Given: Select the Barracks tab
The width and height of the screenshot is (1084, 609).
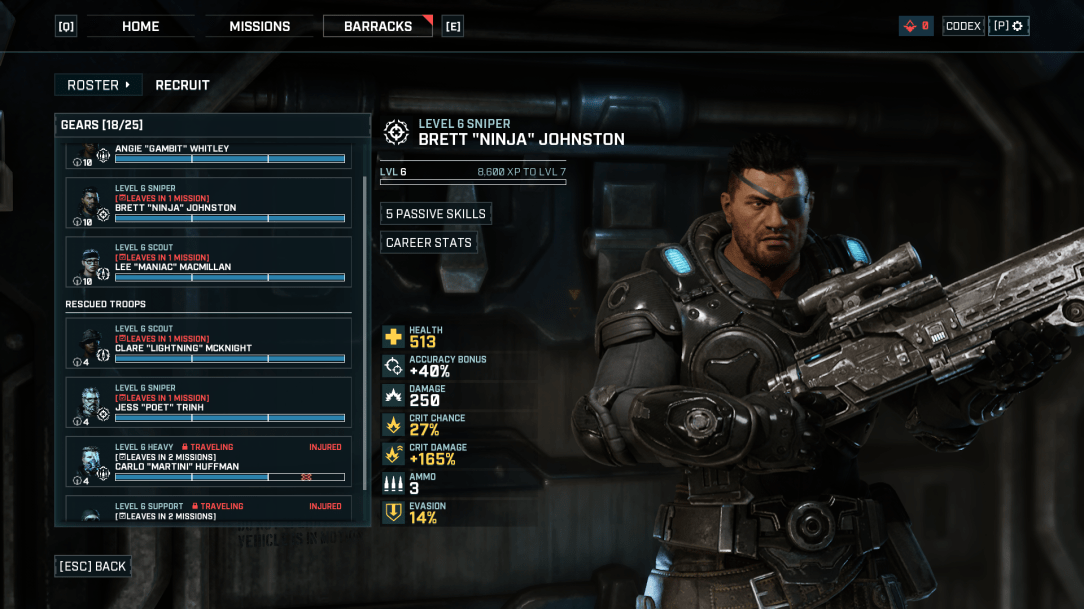Looking at the screenshot, I should point(377,26).
